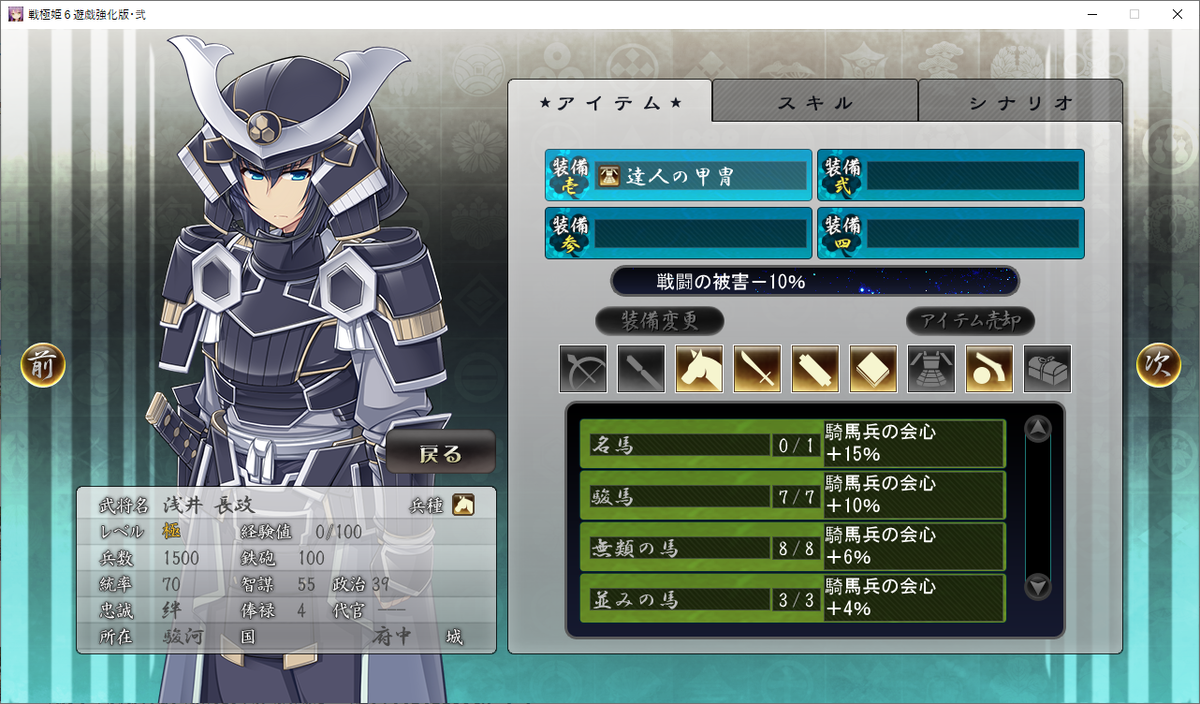Go to the next general with 次
The image size is (1200, 704).
[x=1158, y=366]
